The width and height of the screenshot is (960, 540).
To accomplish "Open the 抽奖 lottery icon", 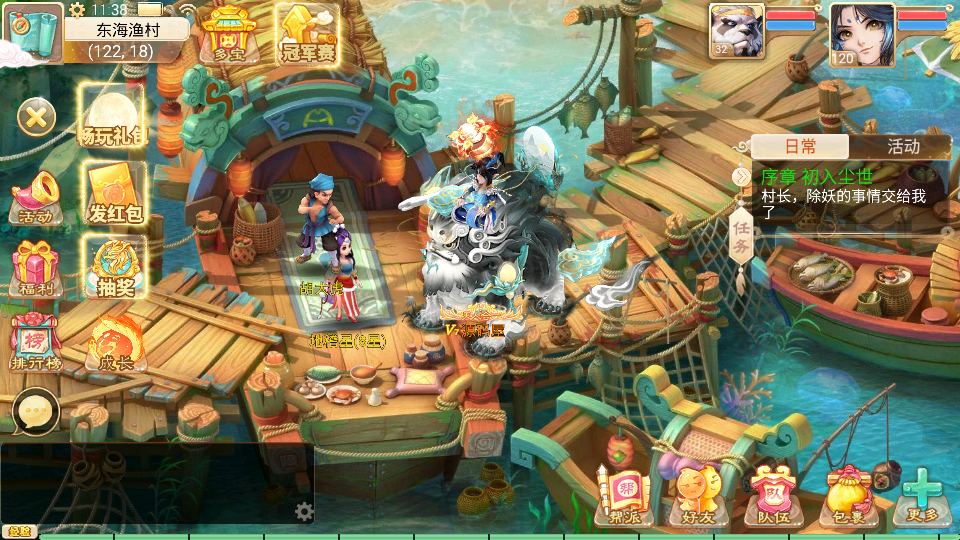I will [x=115, y=269].
